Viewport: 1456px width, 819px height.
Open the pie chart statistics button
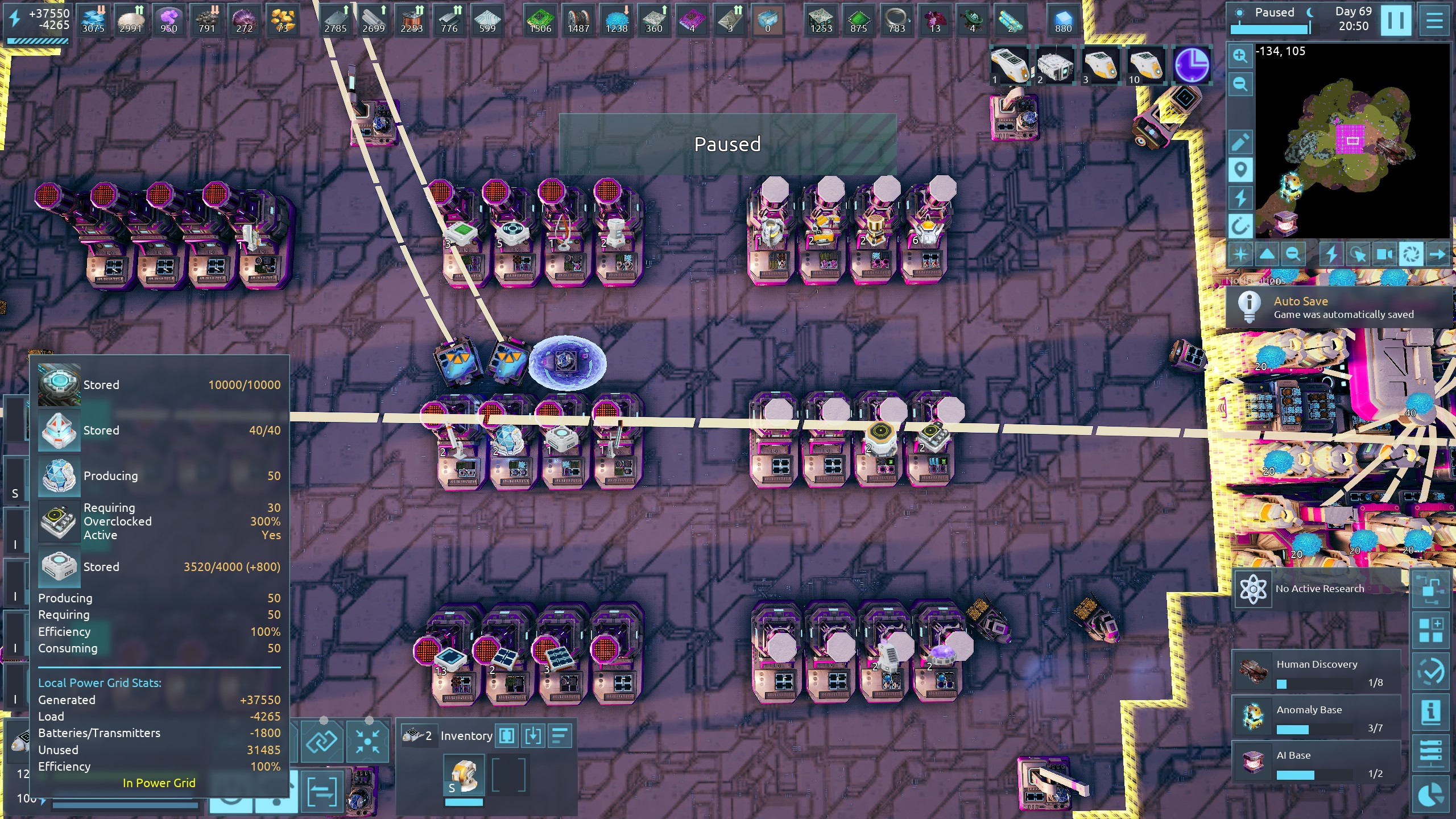[1431, 796]
